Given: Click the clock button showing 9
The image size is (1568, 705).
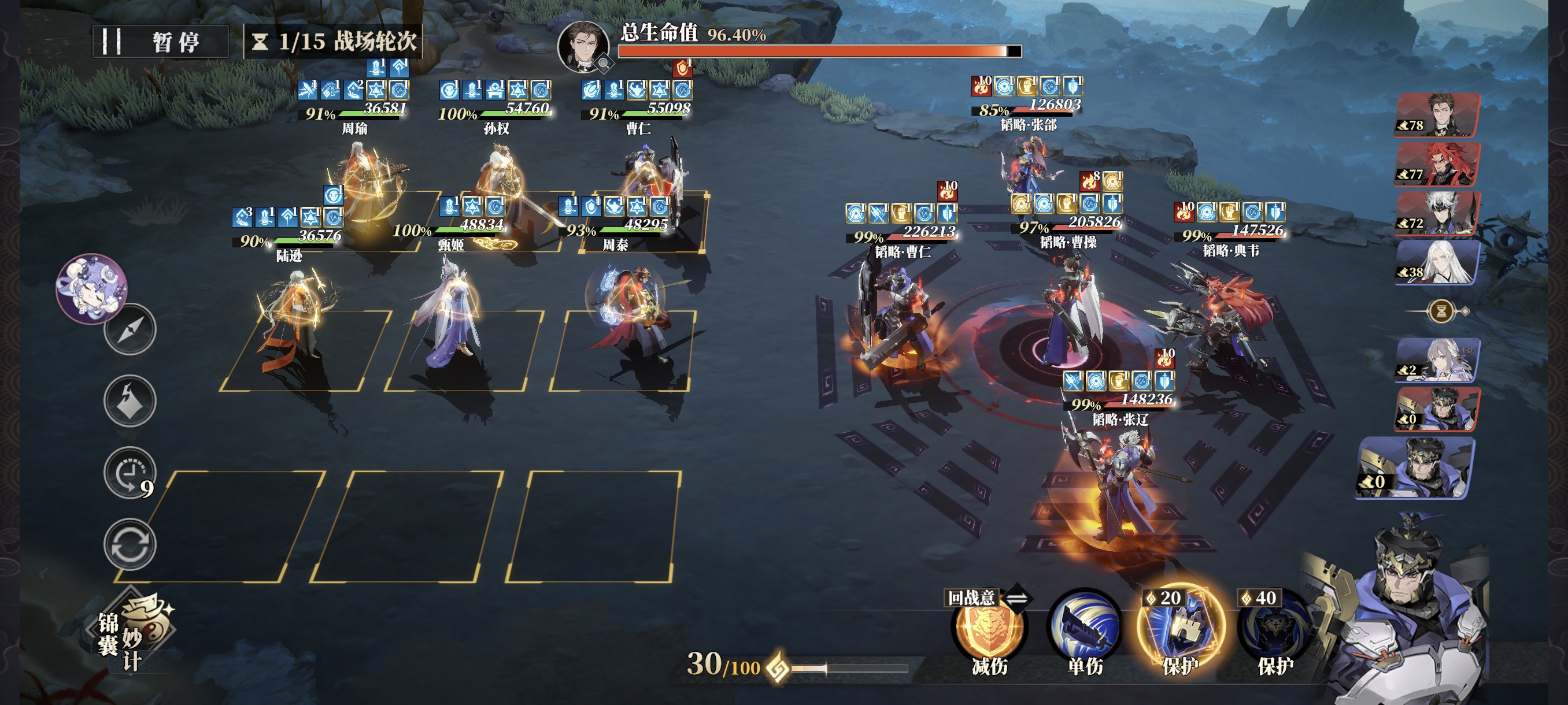Looking at the screenshot, I should [x=130, y=473].
